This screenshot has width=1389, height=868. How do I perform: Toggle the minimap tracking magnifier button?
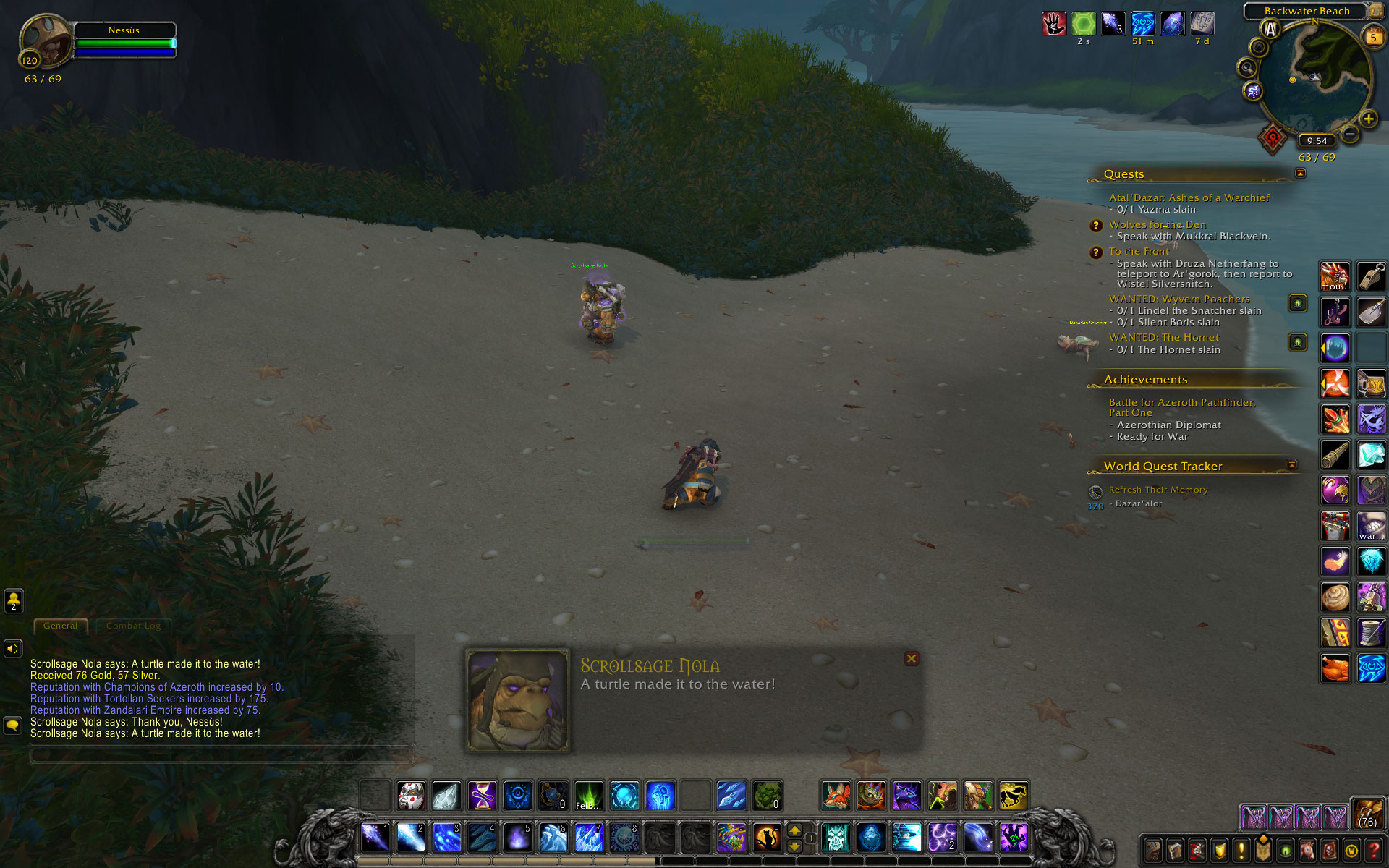(x=1246, y=68)
